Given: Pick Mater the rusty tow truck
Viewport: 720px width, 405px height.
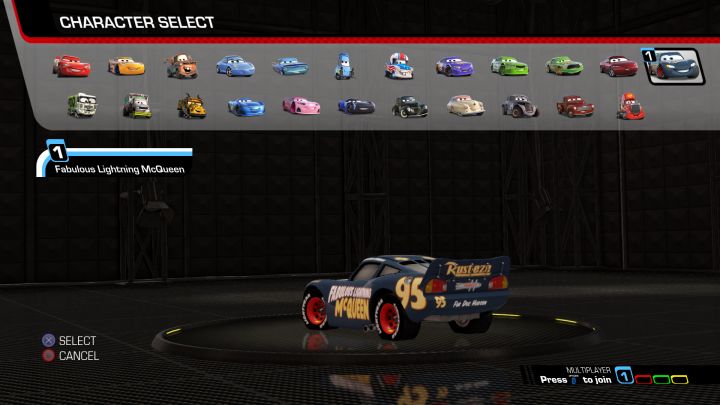Looking at the screenshot, I should (x=181, y=66).
